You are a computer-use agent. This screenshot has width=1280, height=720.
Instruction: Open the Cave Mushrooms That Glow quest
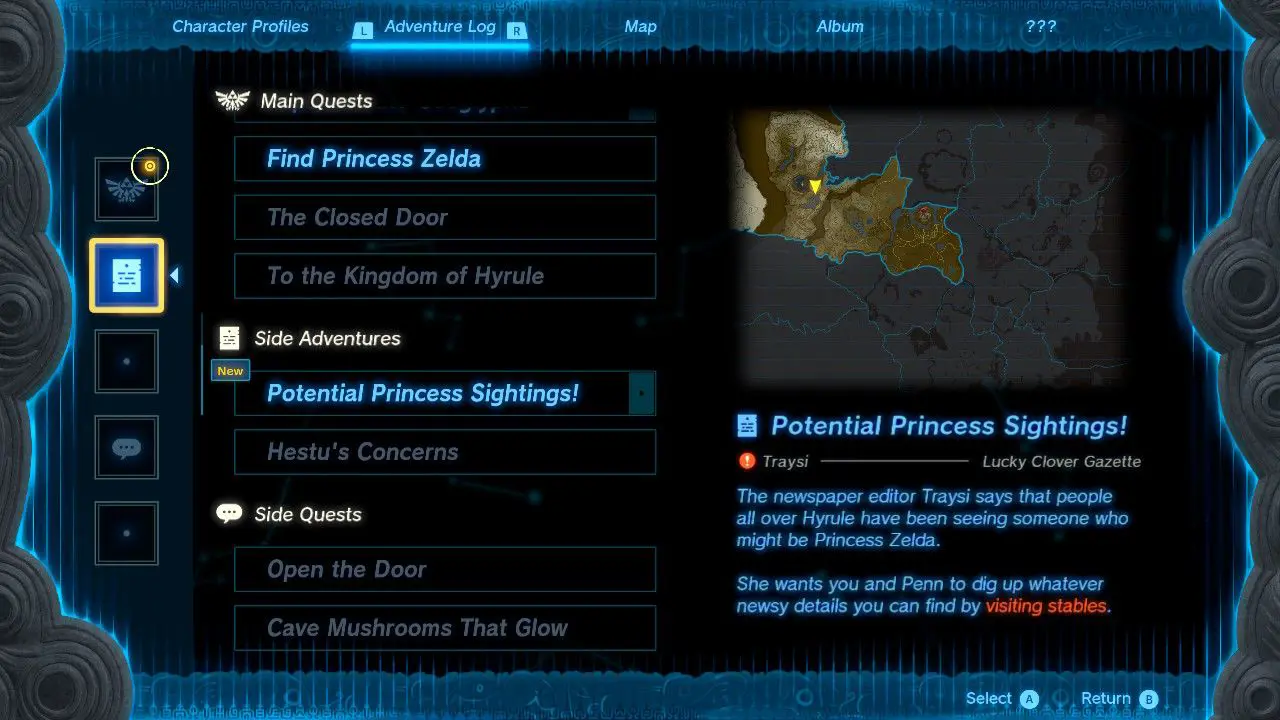coord(444,629)
